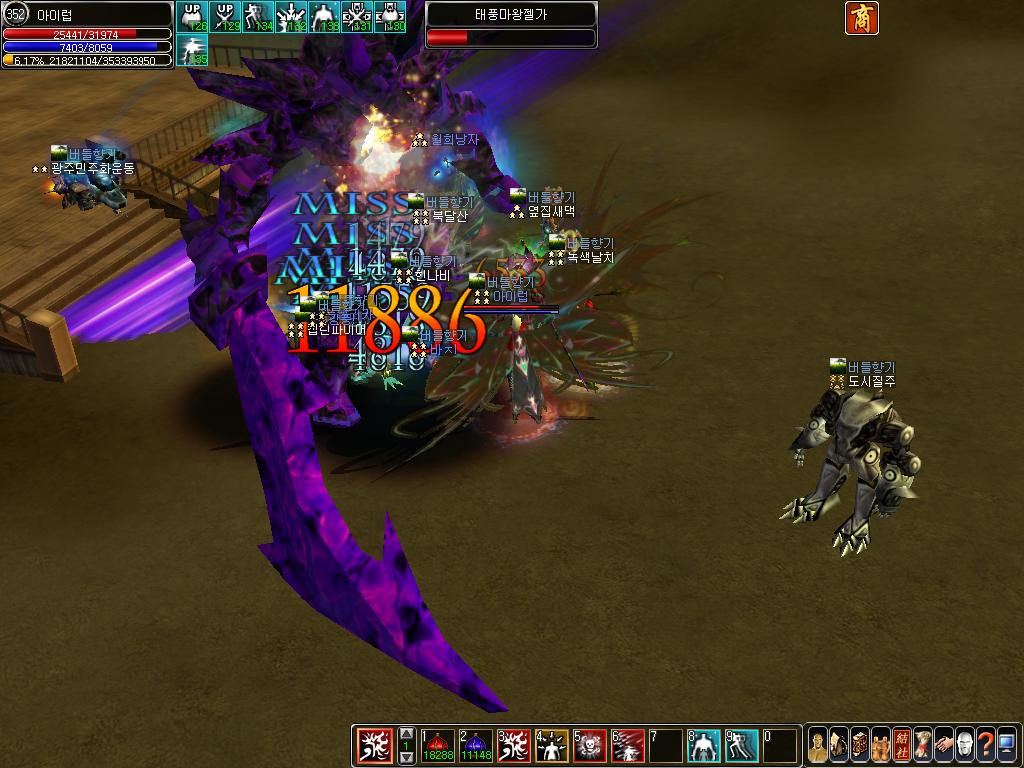Image resolution: width=1024 pixels, height=768 pixels.
Task: Click the orange merchant kanji icon
Action: point(861,18)
